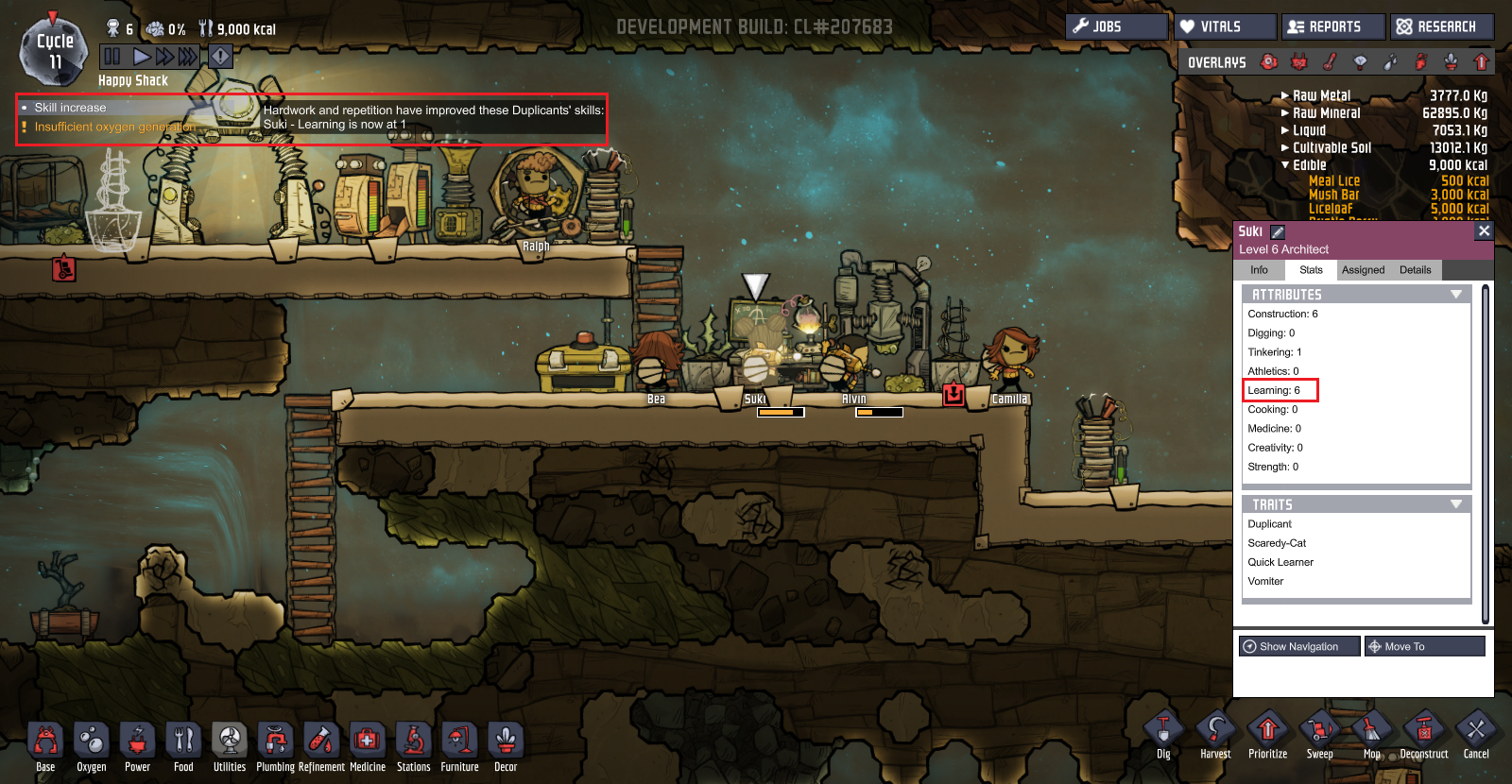
Task: Switch to the Assigned tab
Action: pos(1363,270)
